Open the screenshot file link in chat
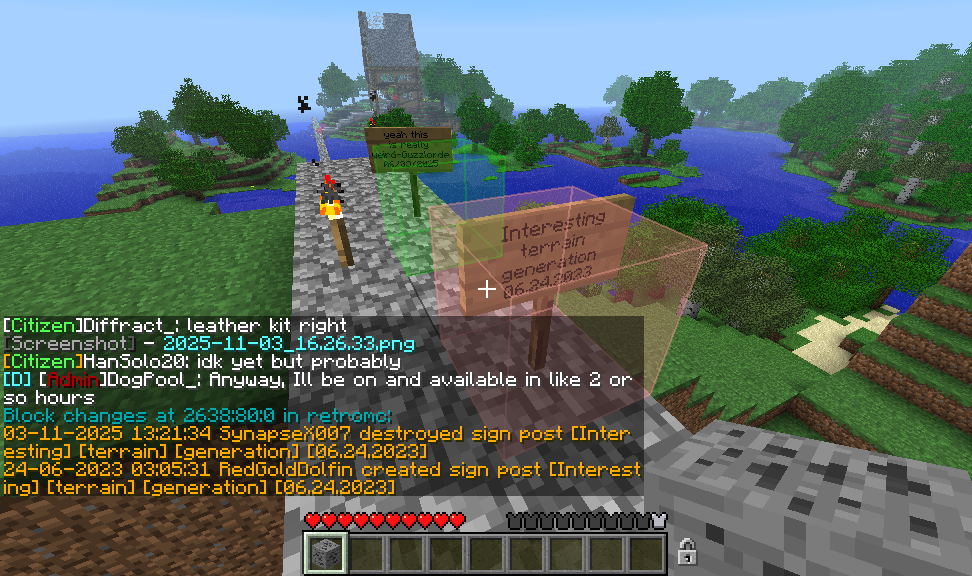The image size is (972, 576). 289,343
